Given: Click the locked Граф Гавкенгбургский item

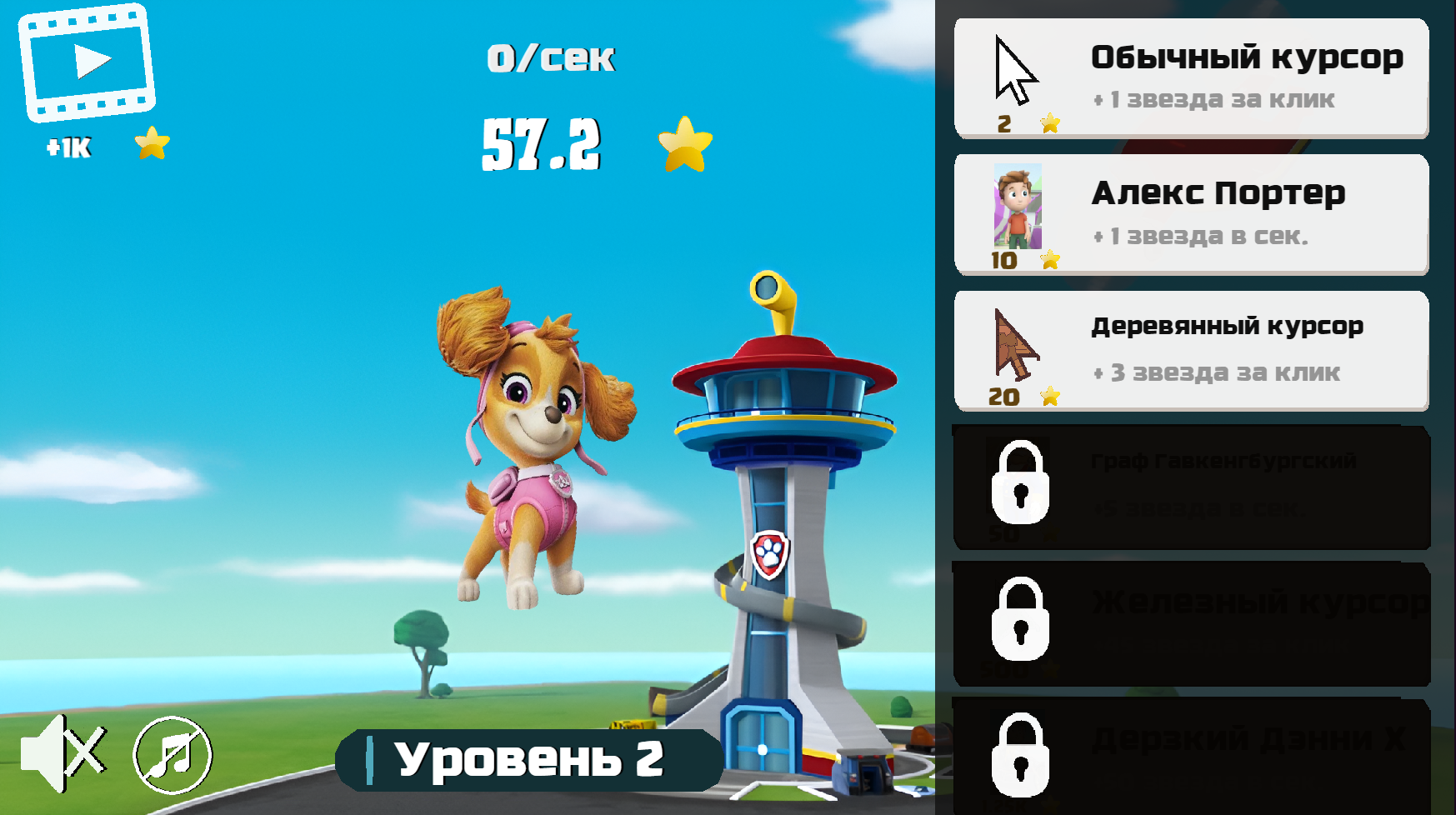Looking at the screenshot, I should coord(1192,487).
